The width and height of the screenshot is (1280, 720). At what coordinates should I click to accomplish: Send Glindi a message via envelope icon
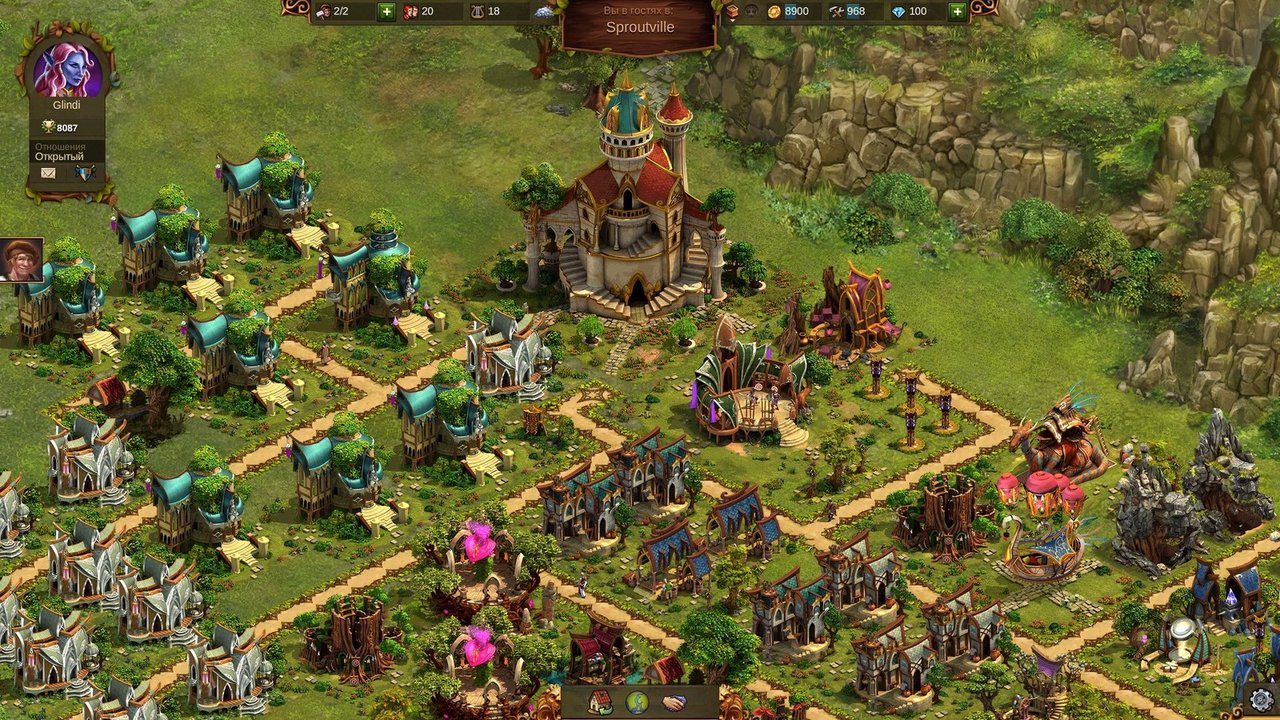pyautogui.click(x=48, y=173)
